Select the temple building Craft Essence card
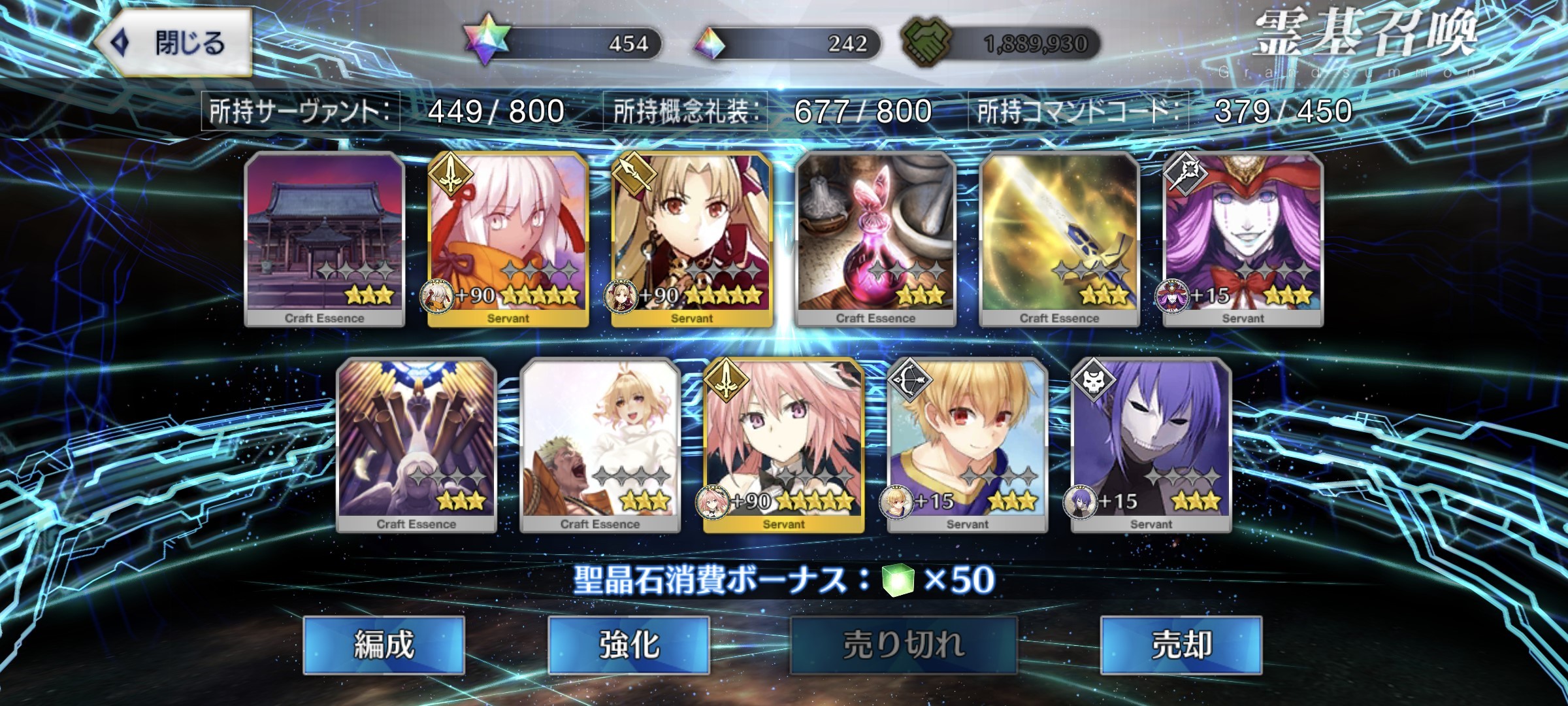This screenshot has height=706, width=1568. [x=325, y=239]
